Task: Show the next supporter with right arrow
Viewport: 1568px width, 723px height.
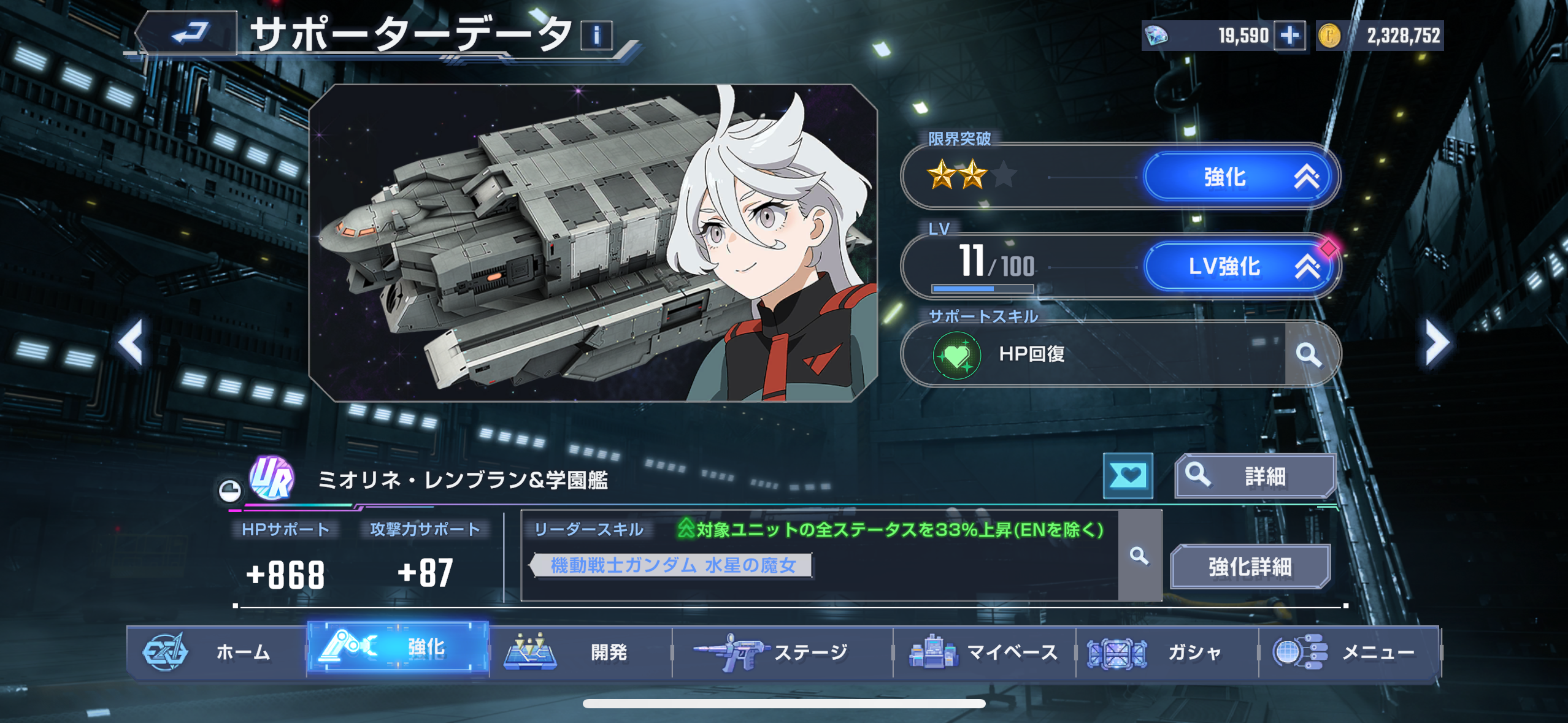Action: tap(1437, 342)
